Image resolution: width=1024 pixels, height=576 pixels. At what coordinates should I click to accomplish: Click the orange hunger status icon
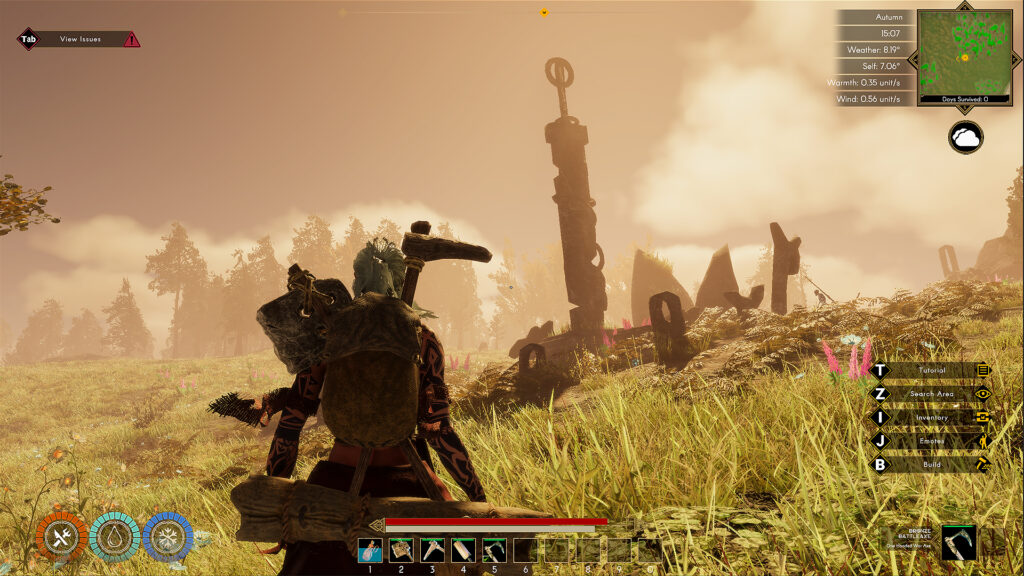pos(60,537)
